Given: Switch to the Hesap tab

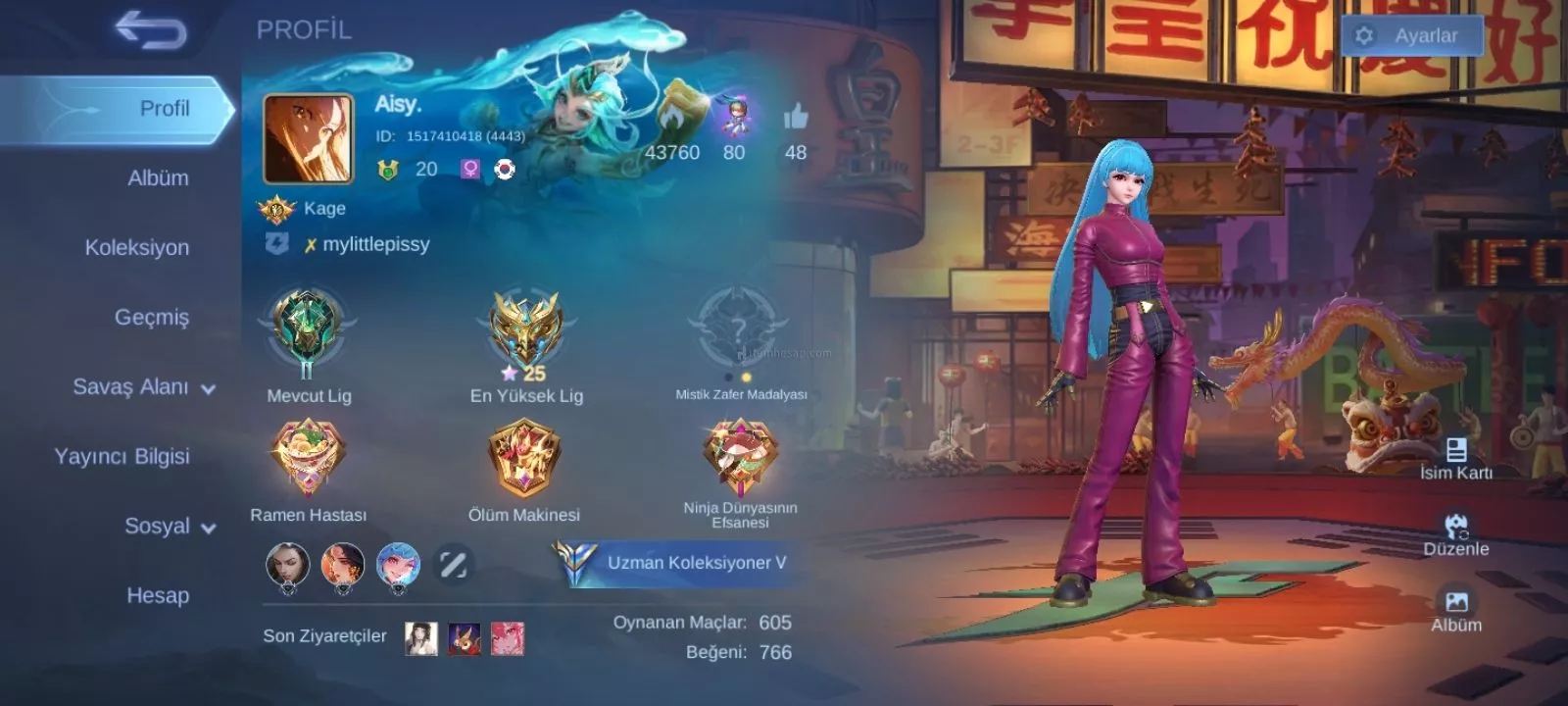Looking at the screenshot, I should pyautogui.click(x=158, y=596).
